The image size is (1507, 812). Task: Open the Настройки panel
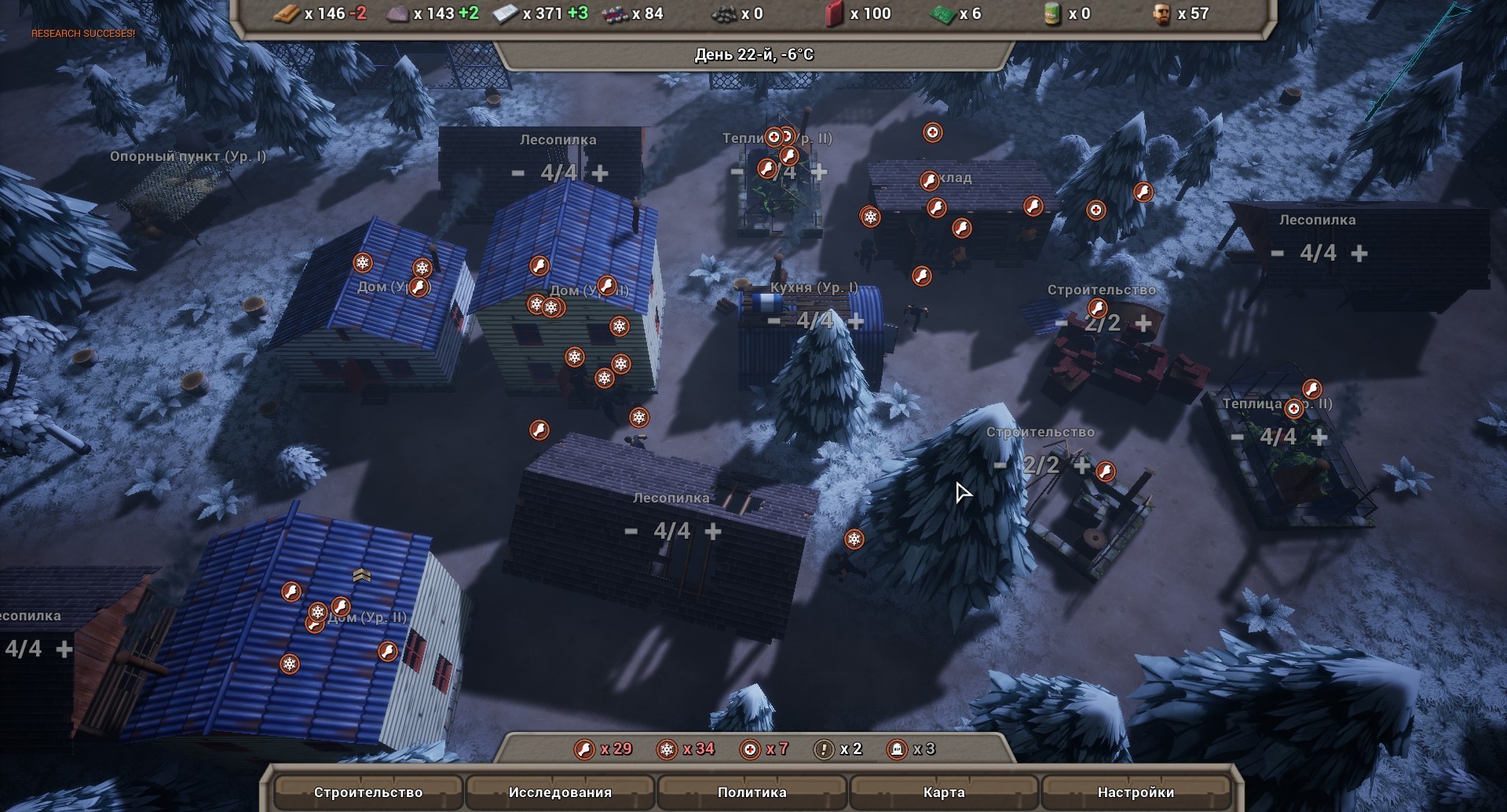[x=1136, y=792]
